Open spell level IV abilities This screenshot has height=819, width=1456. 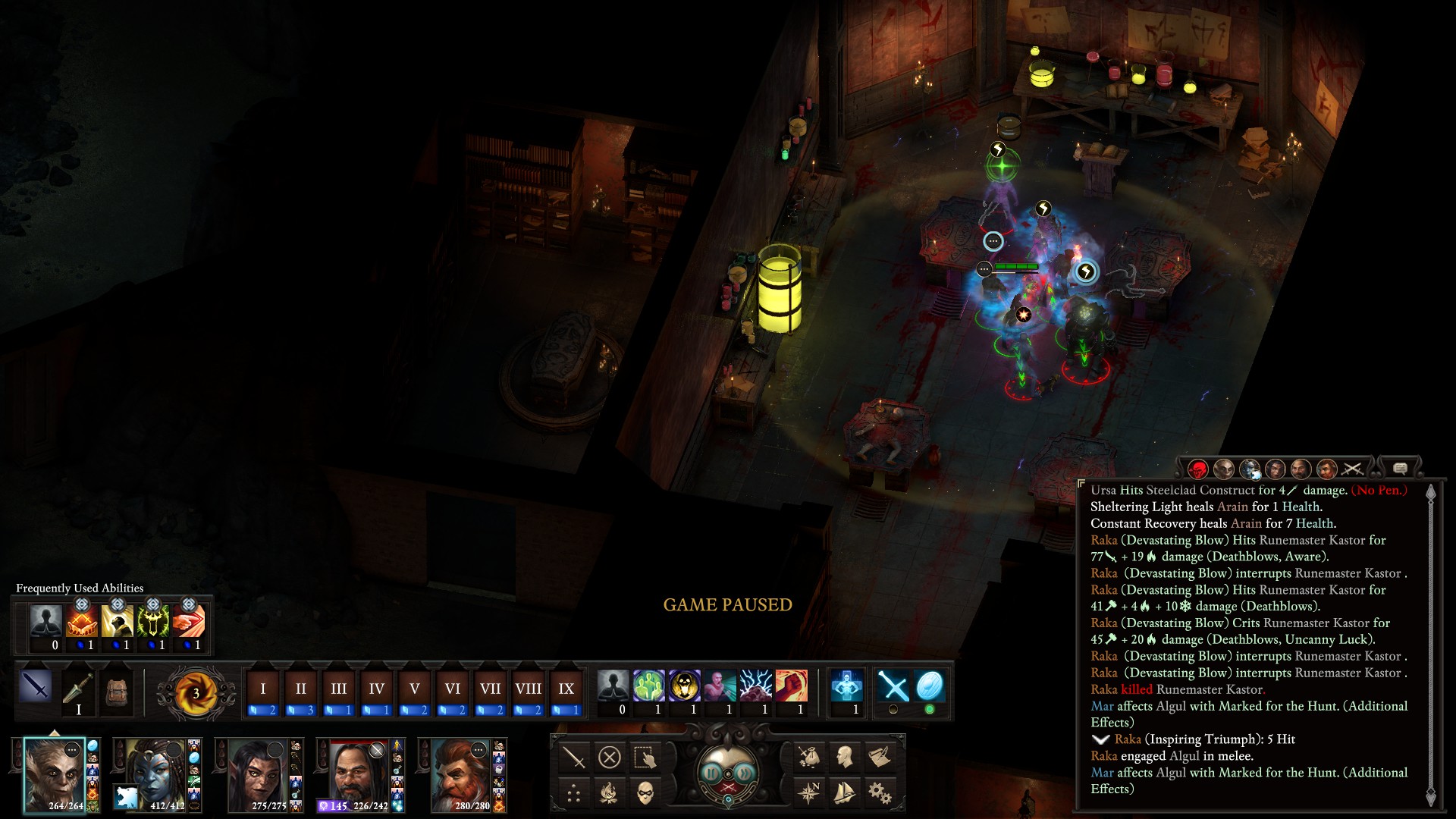[377, 689]
